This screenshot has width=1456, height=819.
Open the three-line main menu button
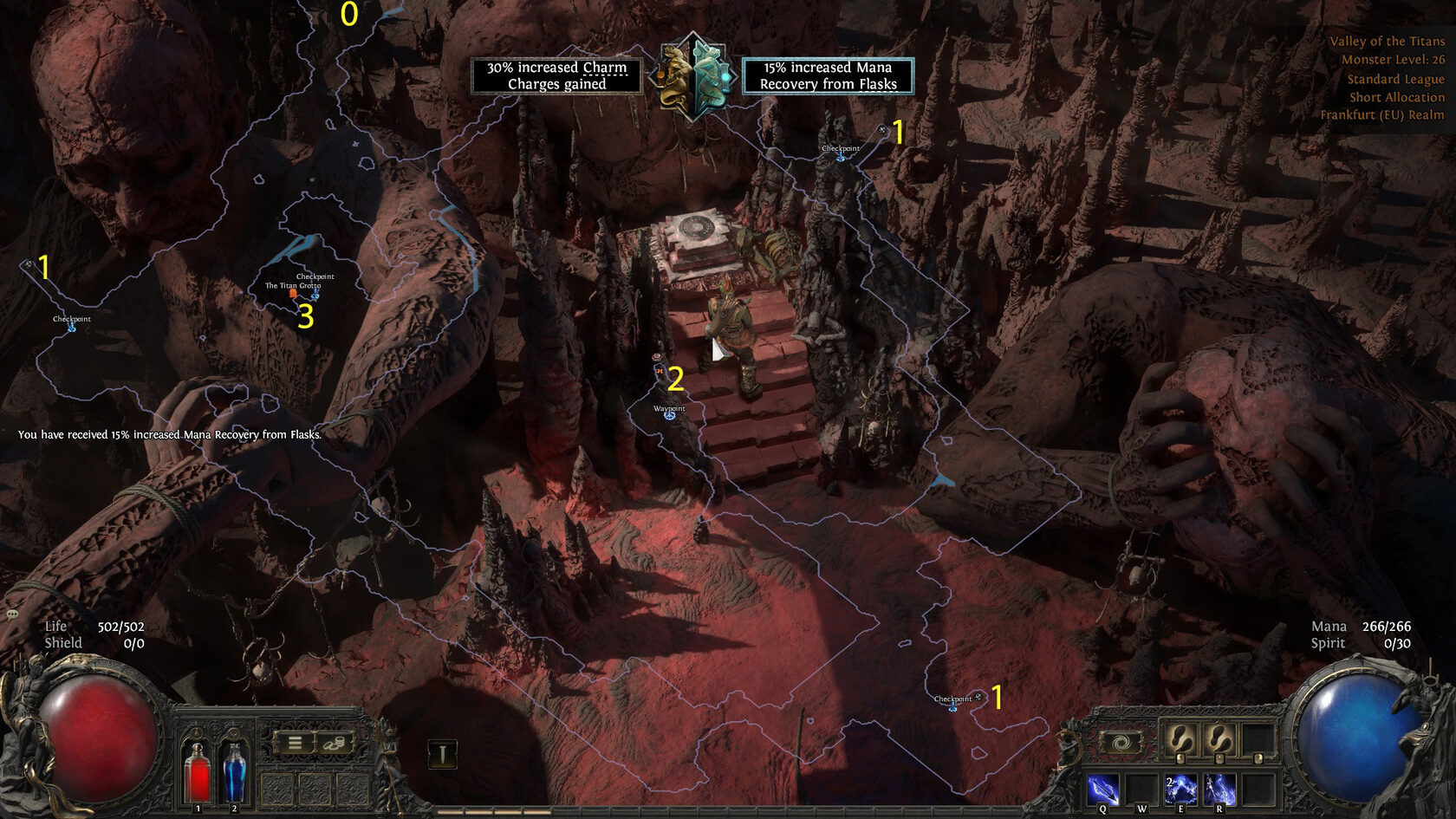pos(295,743)
